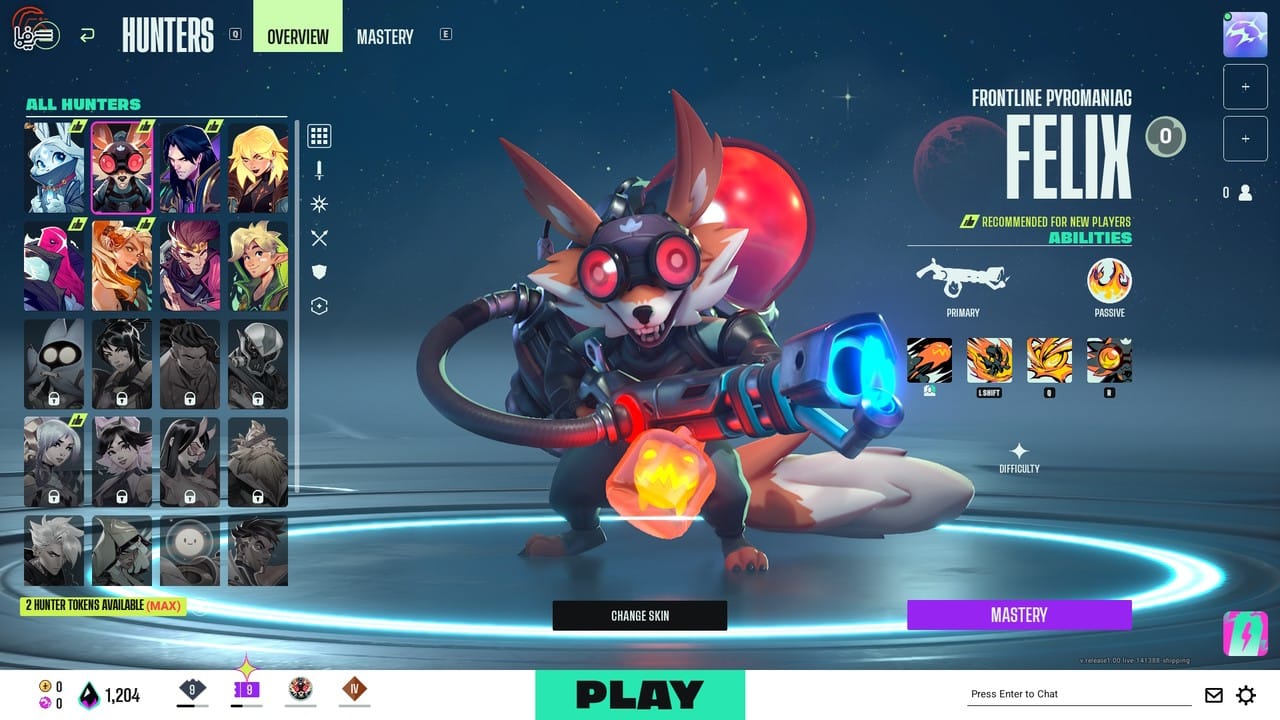Filter hunters by the crossed swords icon

point(319,238)
